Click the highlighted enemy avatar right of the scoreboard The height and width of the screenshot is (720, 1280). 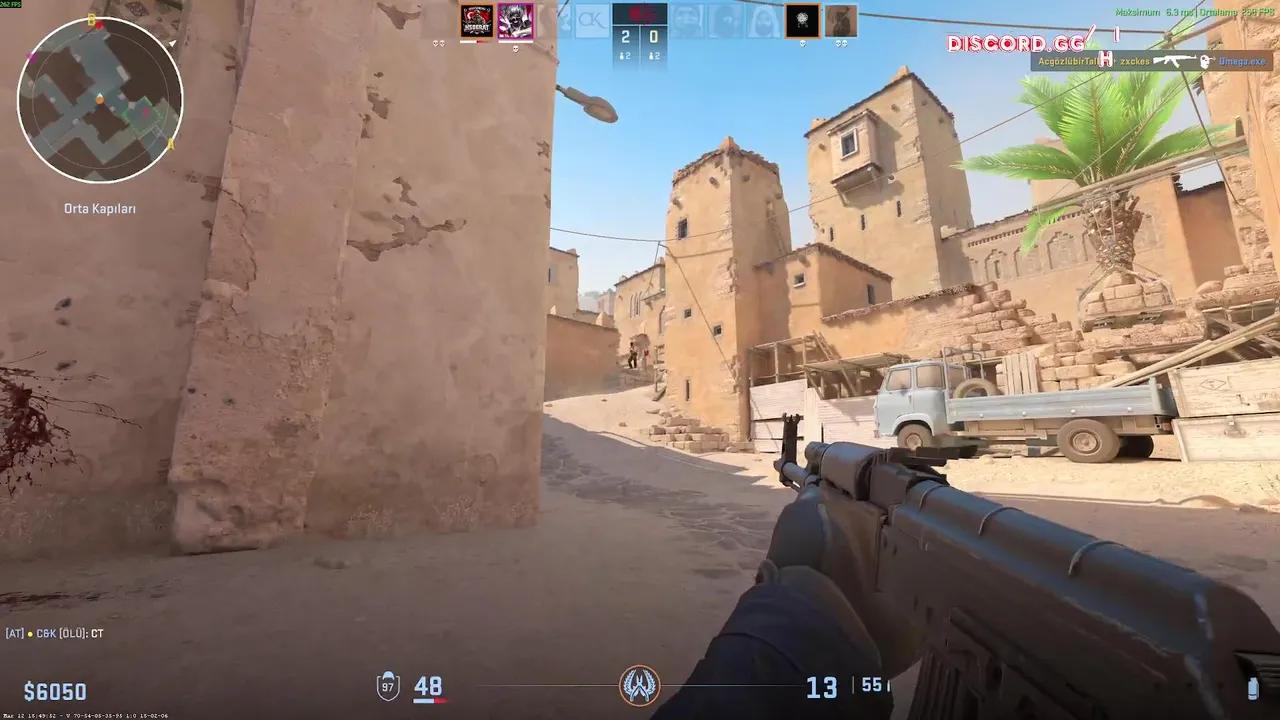click(800, 18)
